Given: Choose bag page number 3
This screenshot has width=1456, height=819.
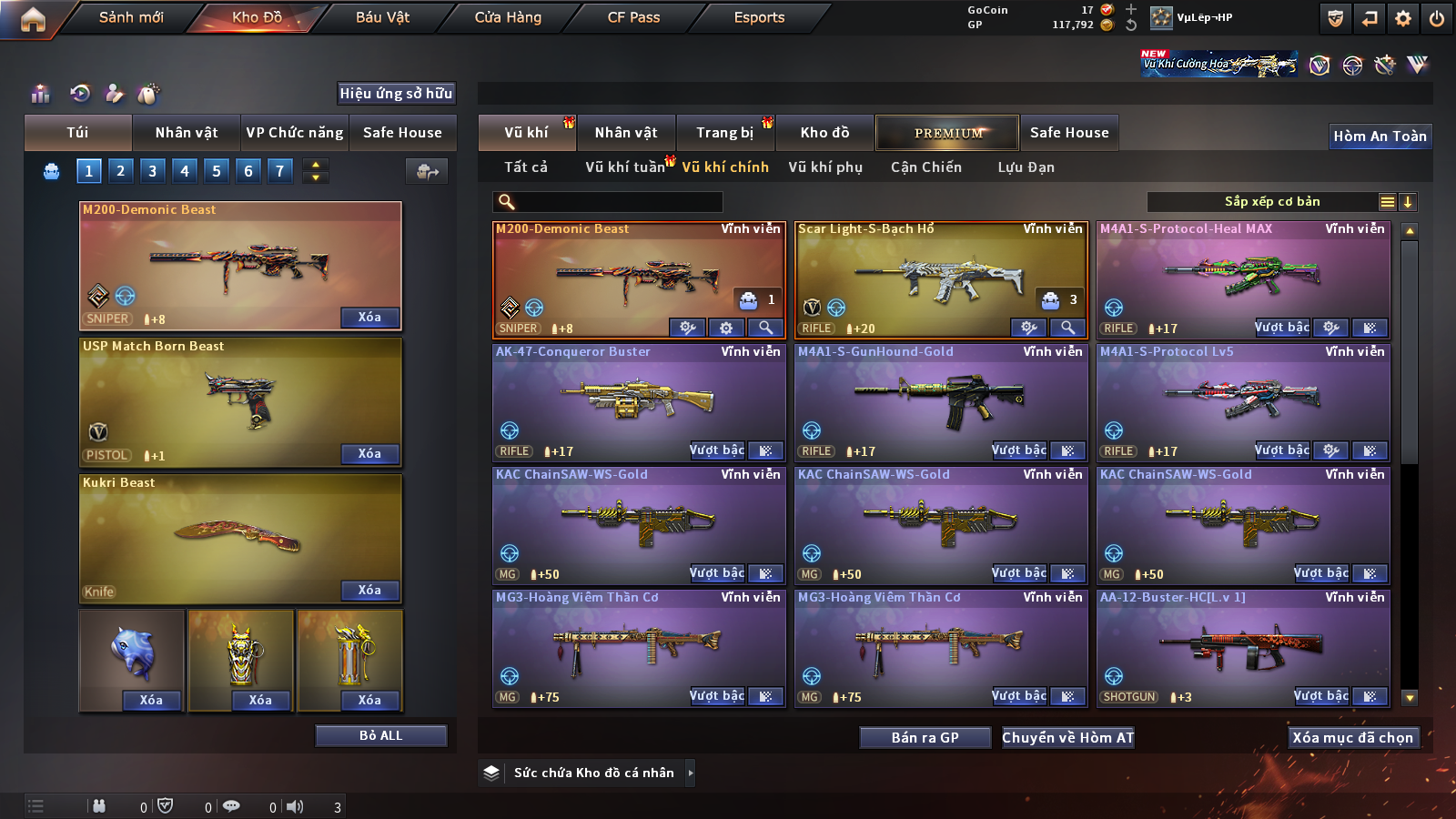Looking at the screenshot, I should 152,171.
